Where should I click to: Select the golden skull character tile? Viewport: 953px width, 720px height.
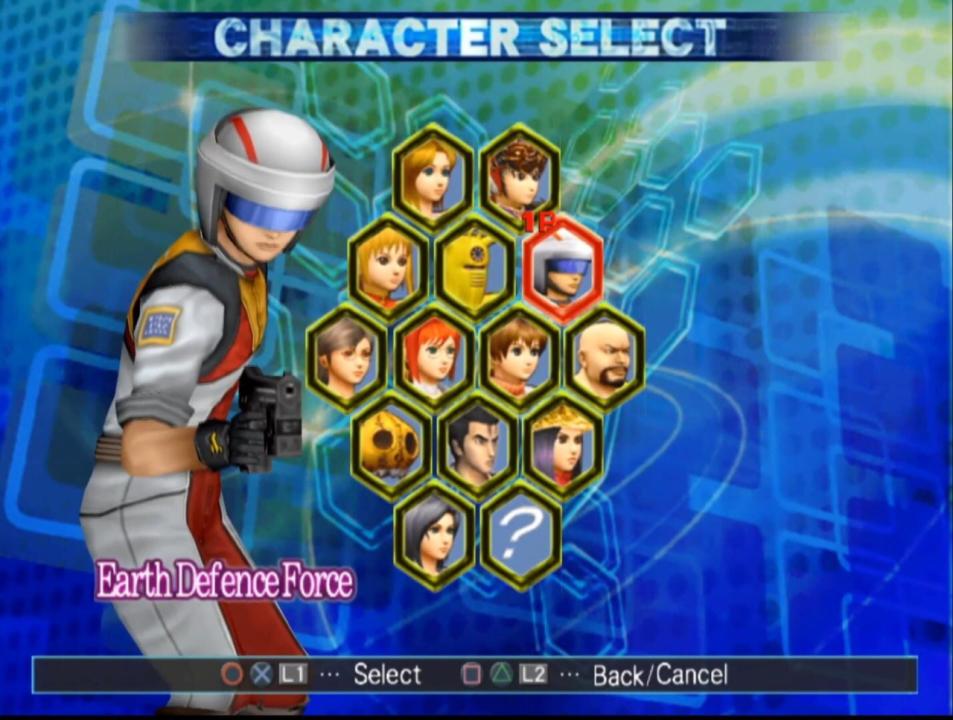point(391,444)
